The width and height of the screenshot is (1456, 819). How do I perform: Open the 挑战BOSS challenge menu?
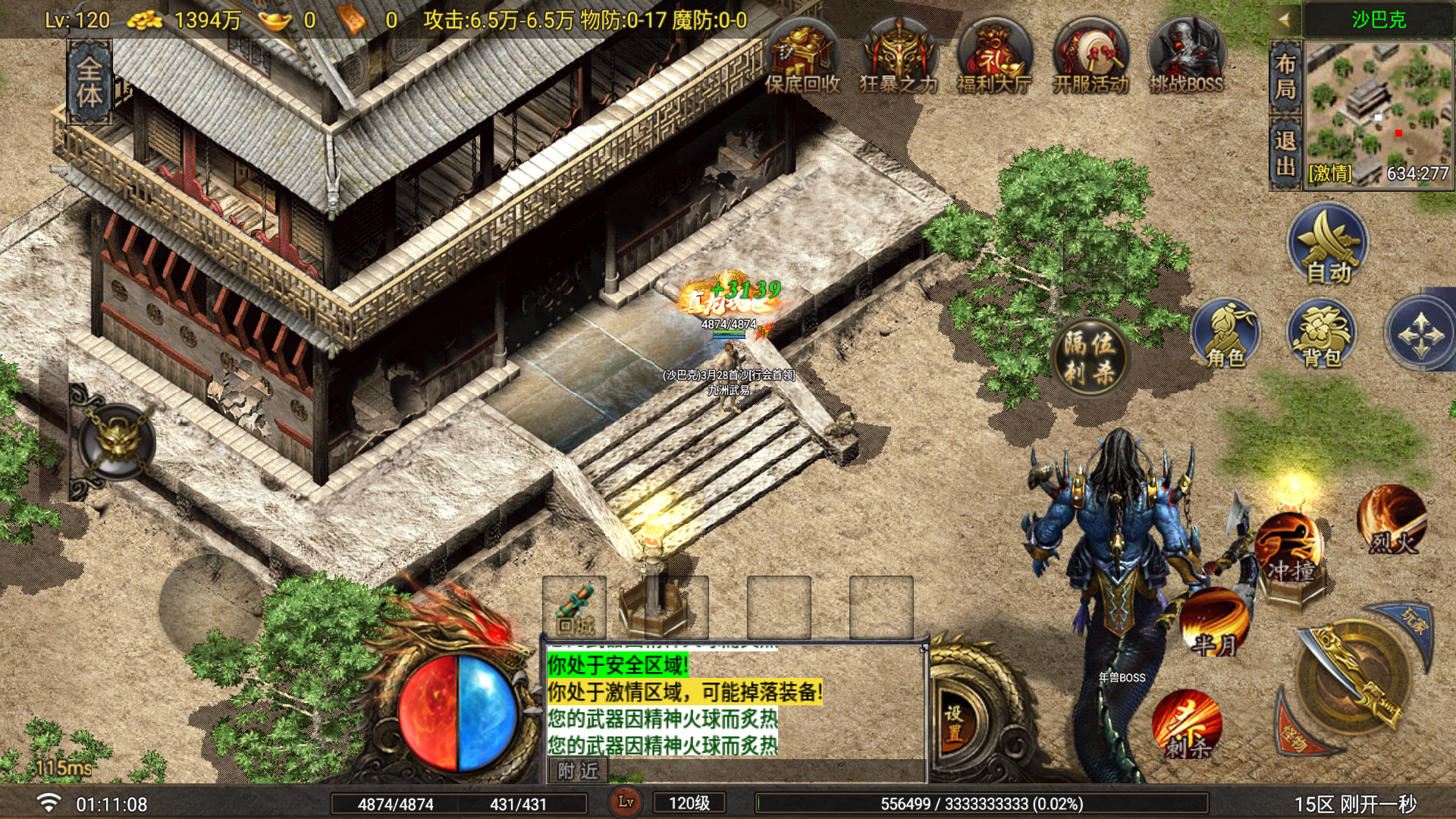[x=1186, y=59]
